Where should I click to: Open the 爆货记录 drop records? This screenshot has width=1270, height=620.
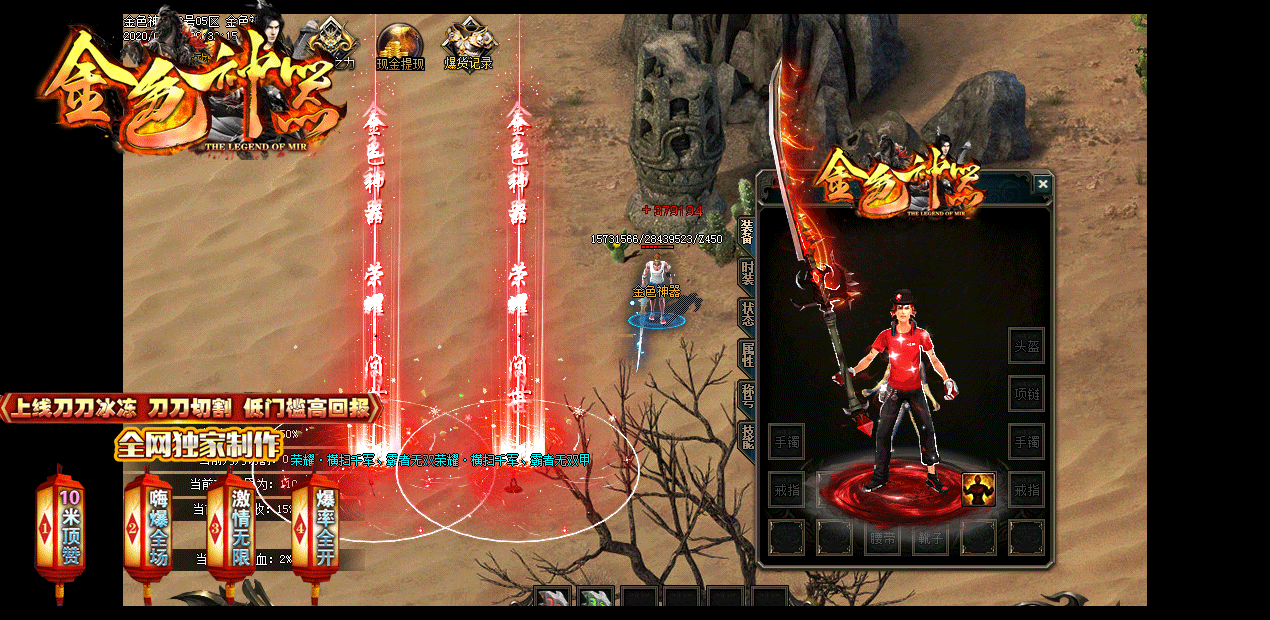click(x=468, y=46)
